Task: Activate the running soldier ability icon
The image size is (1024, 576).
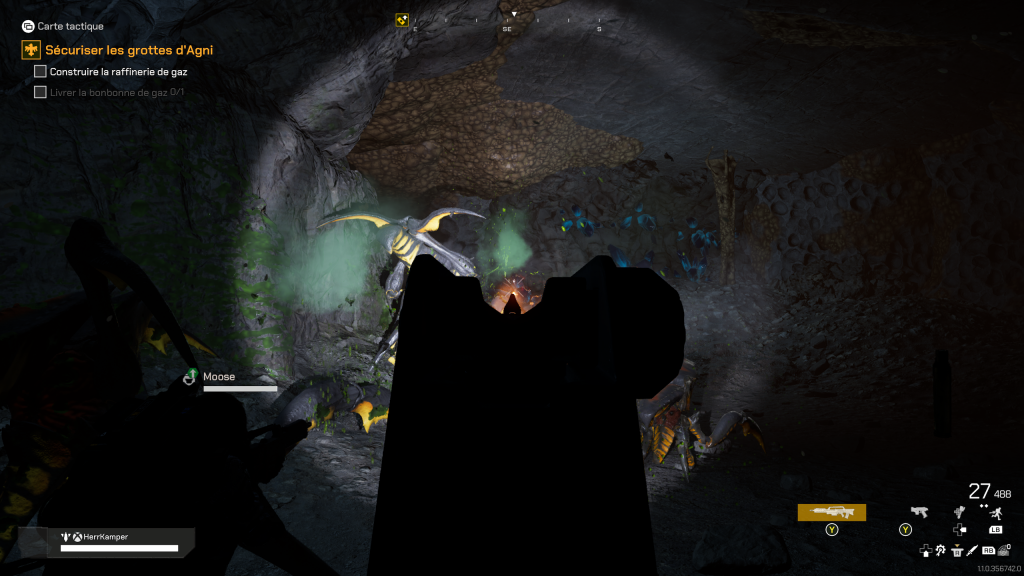Action: pos(995,512)
